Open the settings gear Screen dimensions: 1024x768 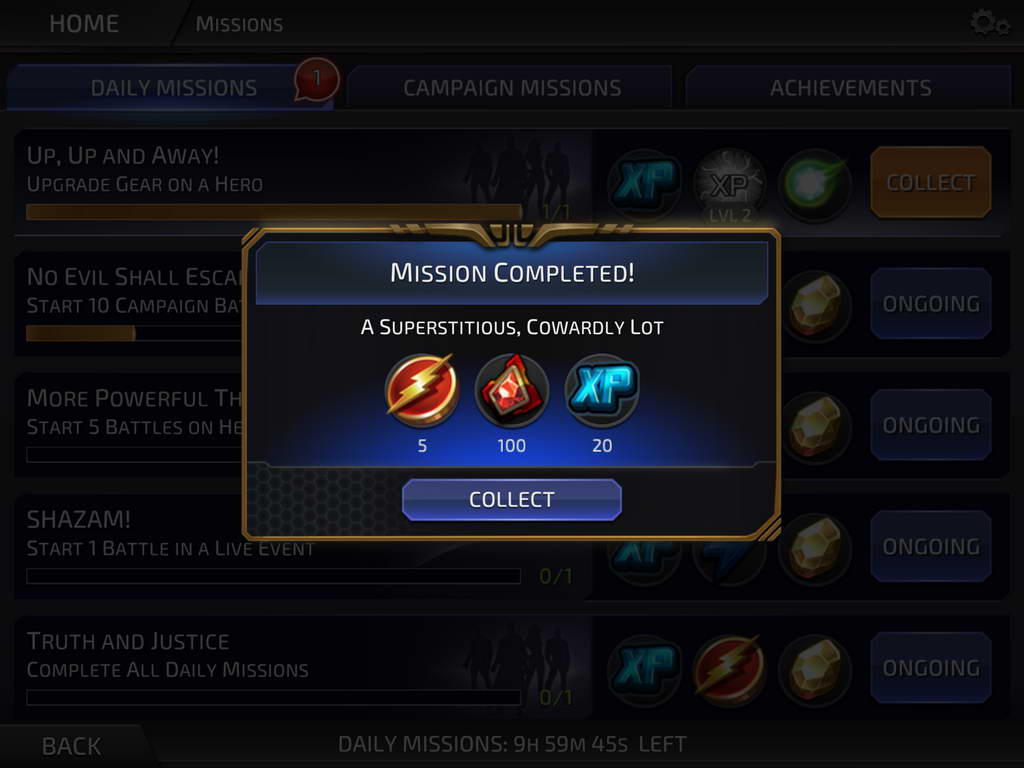(989, 23)
